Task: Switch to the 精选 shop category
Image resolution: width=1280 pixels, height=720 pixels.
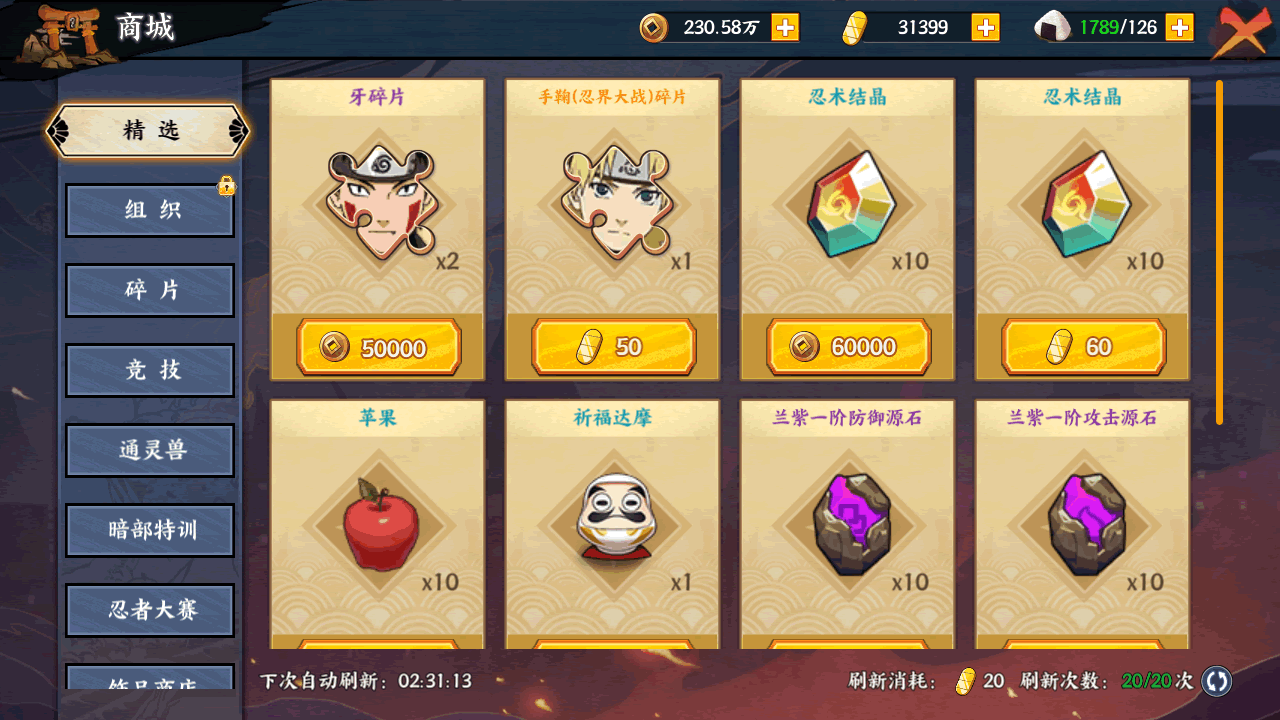Action: 150,131
